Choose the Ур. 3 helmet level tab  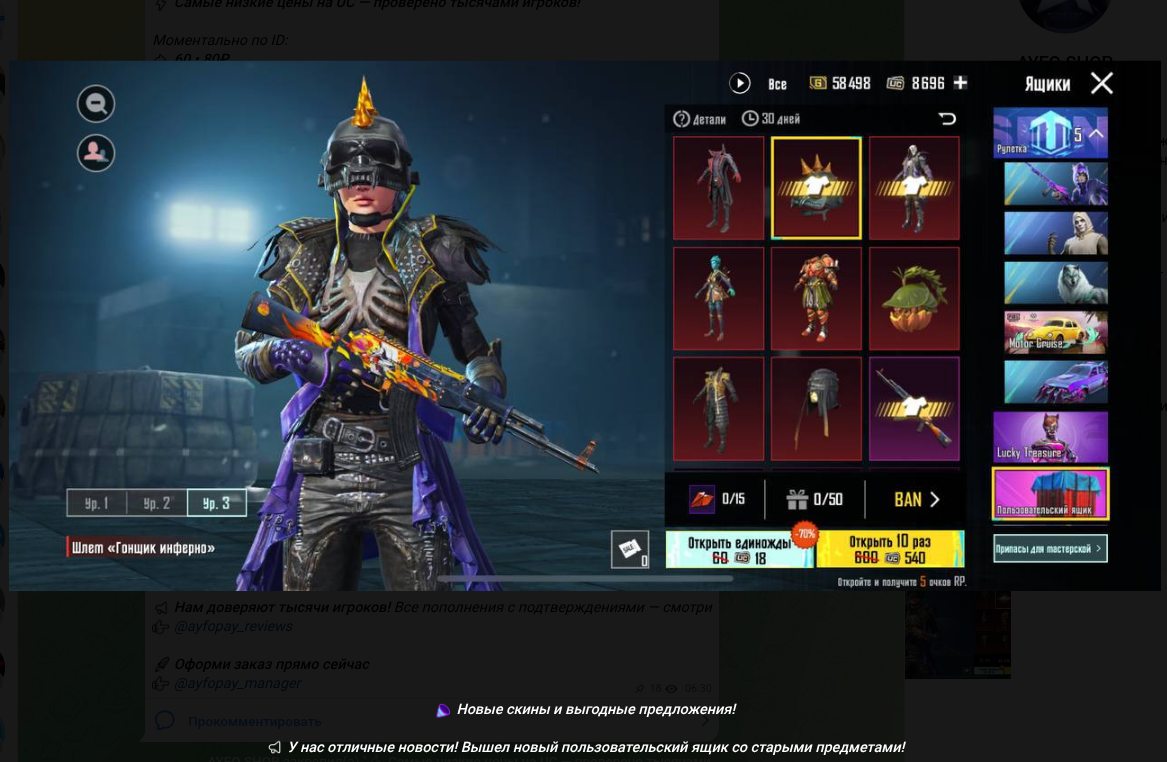[216, 503]
